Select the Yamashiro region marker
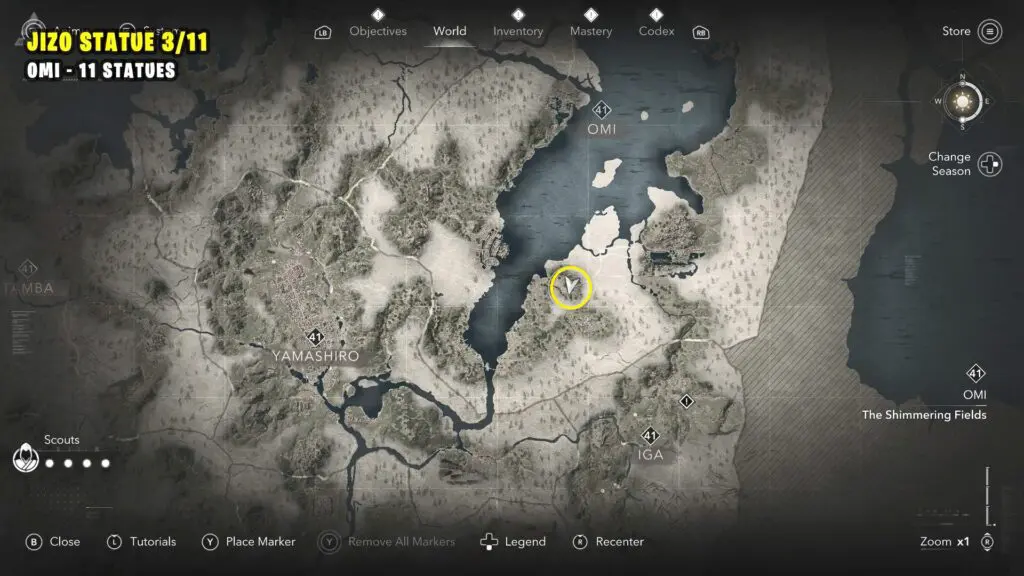The image size is (1024, 576). tap(315, 337)
